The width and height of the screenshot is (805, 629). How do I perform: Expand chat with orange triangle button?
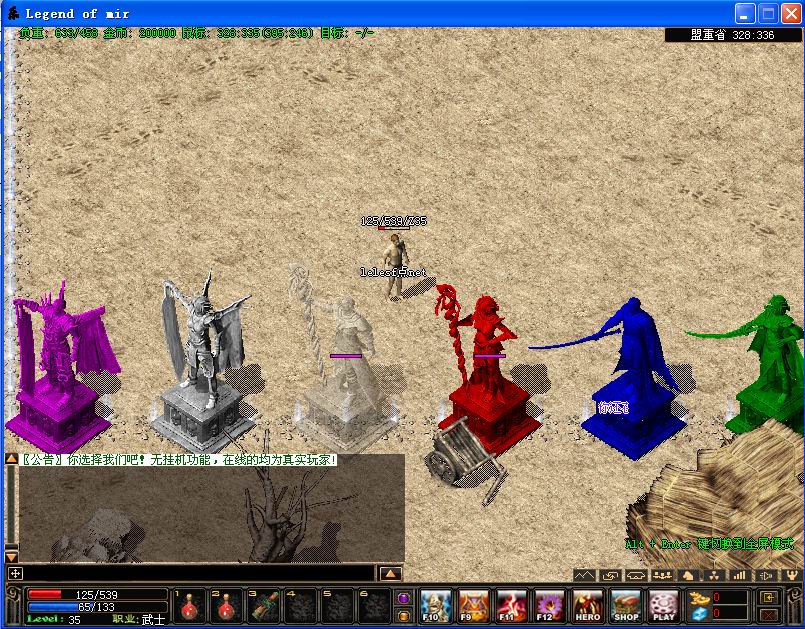[x=391, y=574]
